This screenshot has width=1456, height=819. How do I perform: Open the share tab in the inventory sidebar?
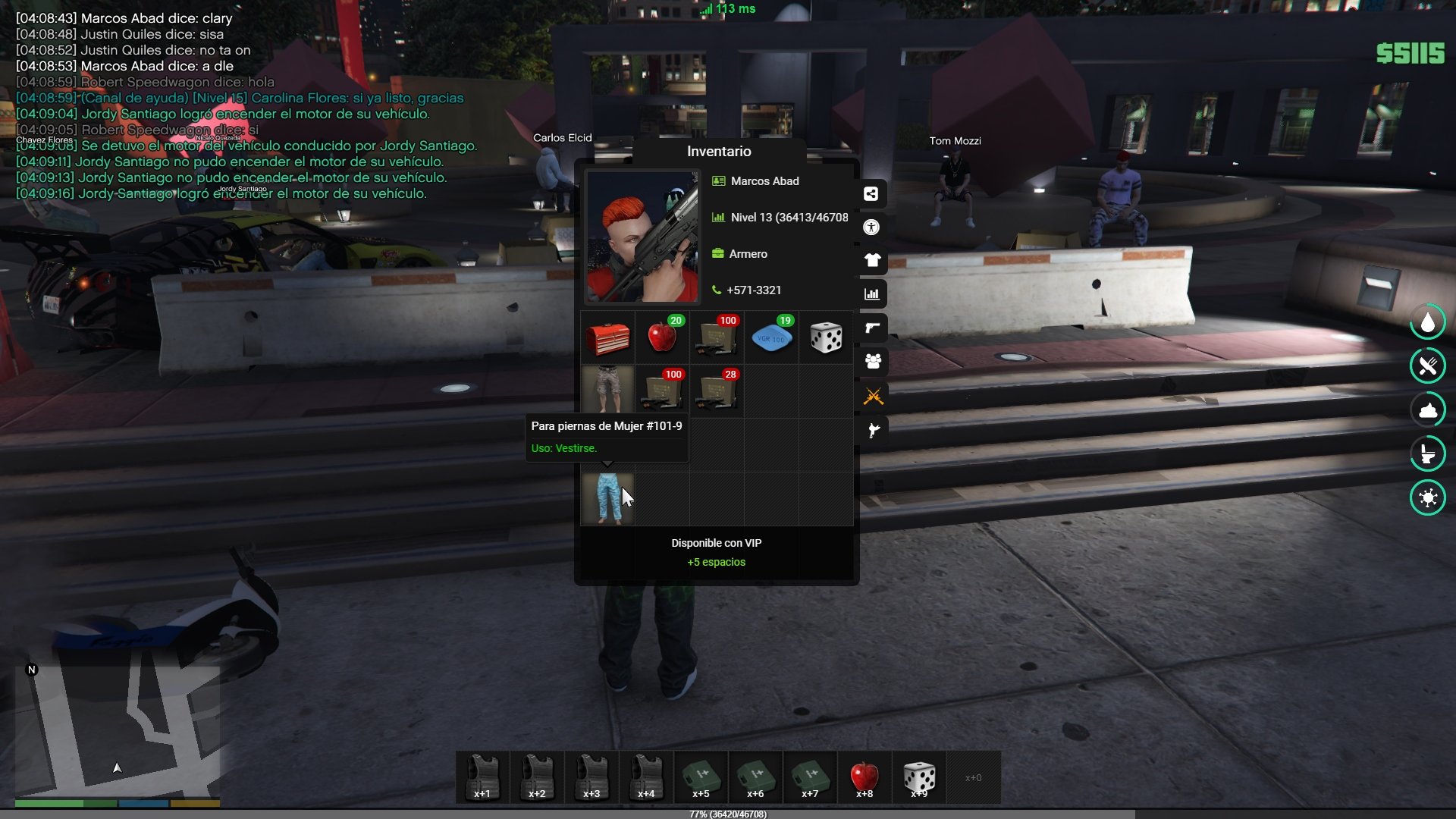(871, 194)
